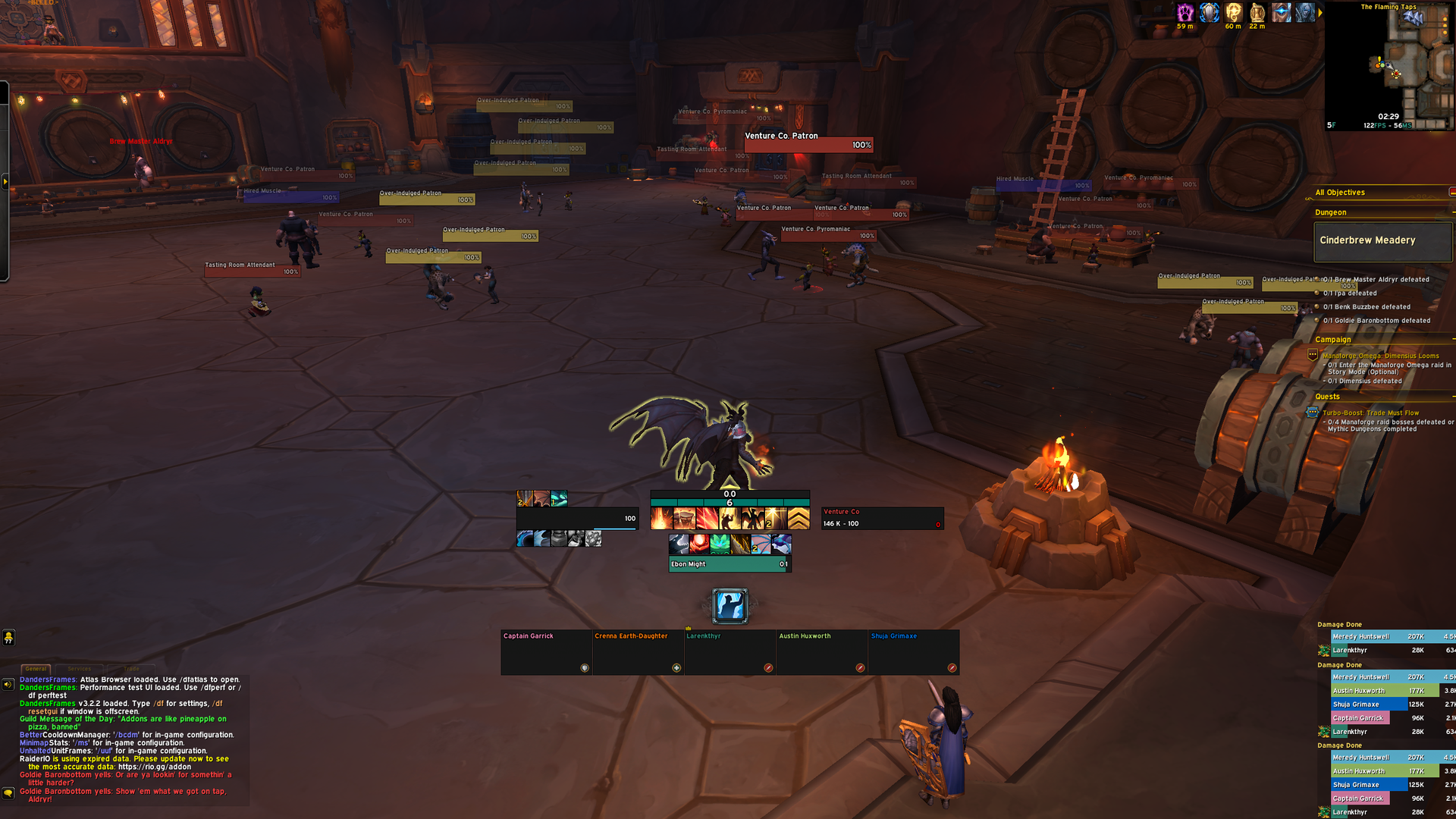Select Captain Garrick's party frame
This screenshot has height=819, width=1456.
546,651
